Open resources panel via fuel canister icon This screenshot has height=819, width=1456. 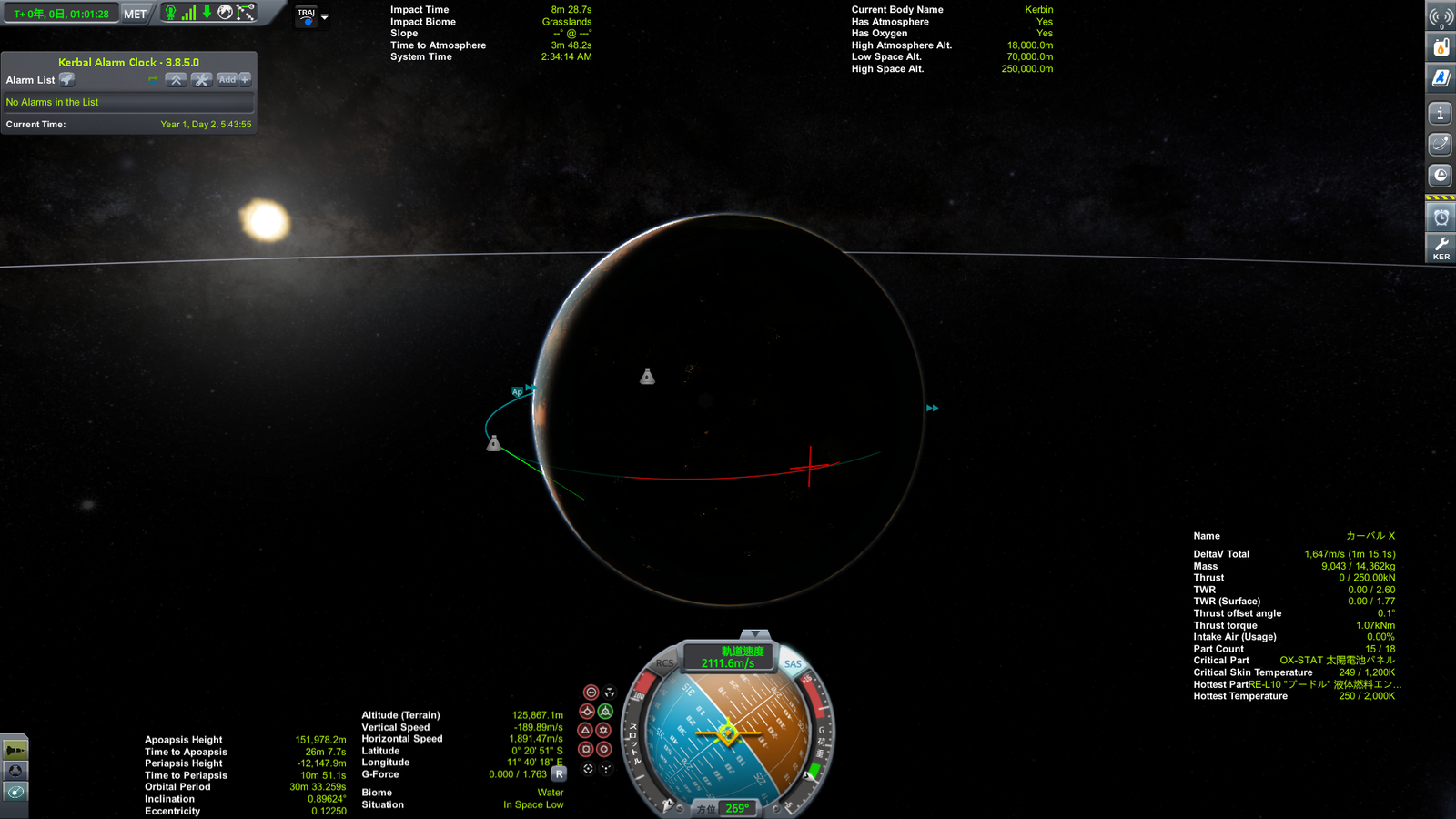click(1441, 47)
